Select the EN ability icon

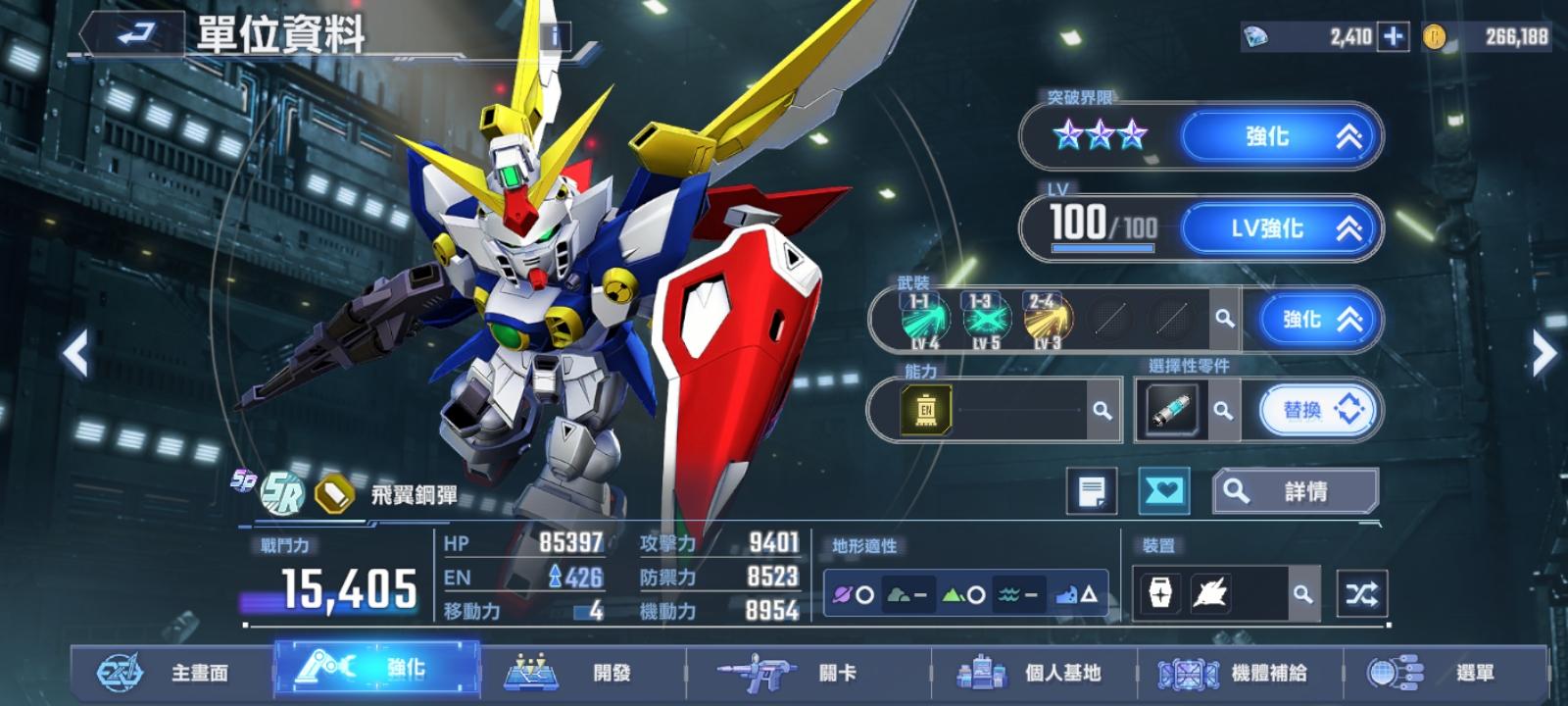coord(925,410)
